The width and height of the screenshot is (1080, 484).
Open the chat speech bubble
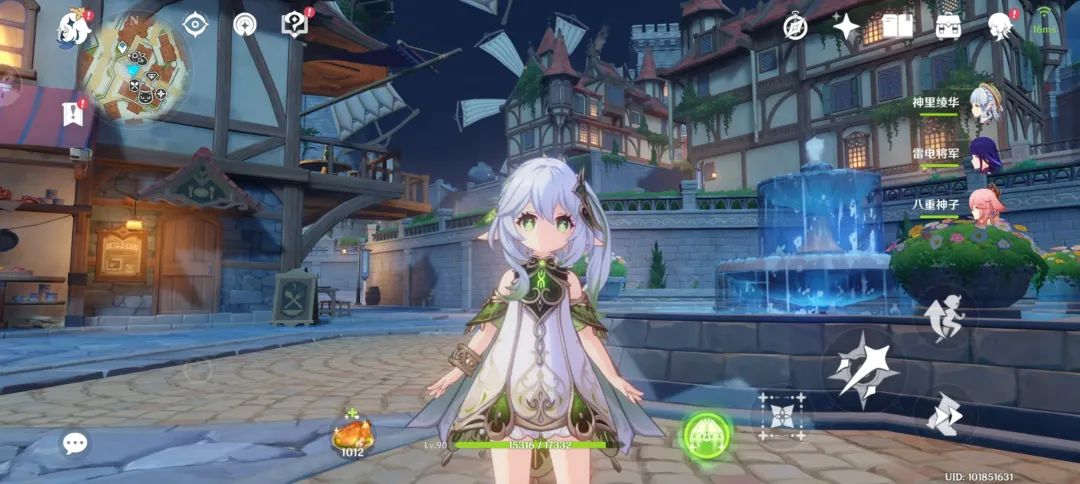click(75, 443)
